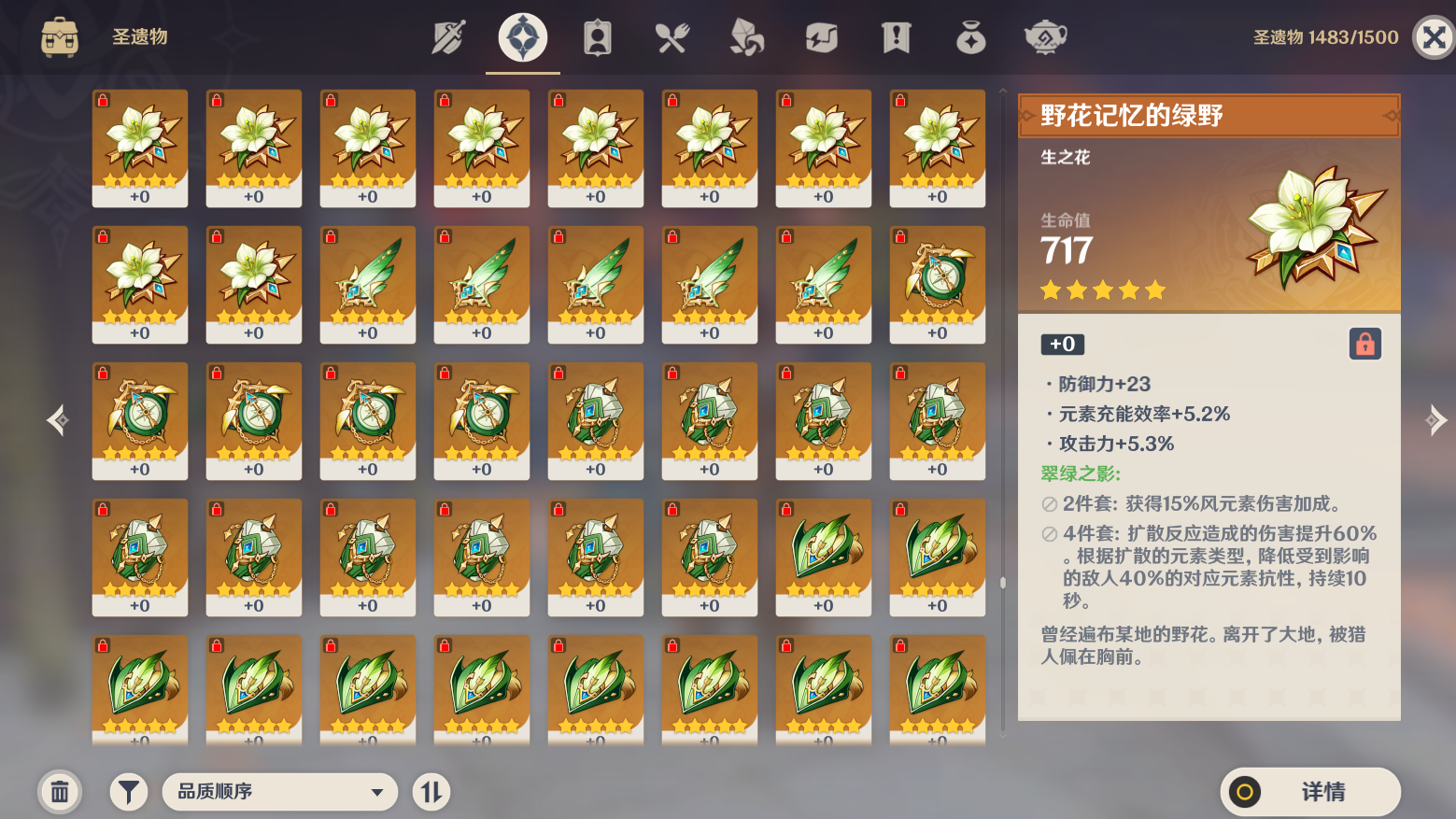Open the gadgets tab
Screen dimensions: 1456x819
(x=821, y=37)
